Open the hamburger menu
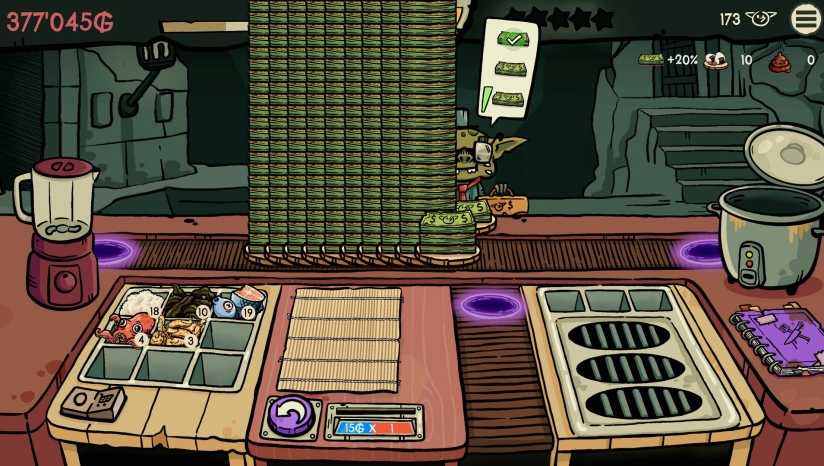 (806, 18)
